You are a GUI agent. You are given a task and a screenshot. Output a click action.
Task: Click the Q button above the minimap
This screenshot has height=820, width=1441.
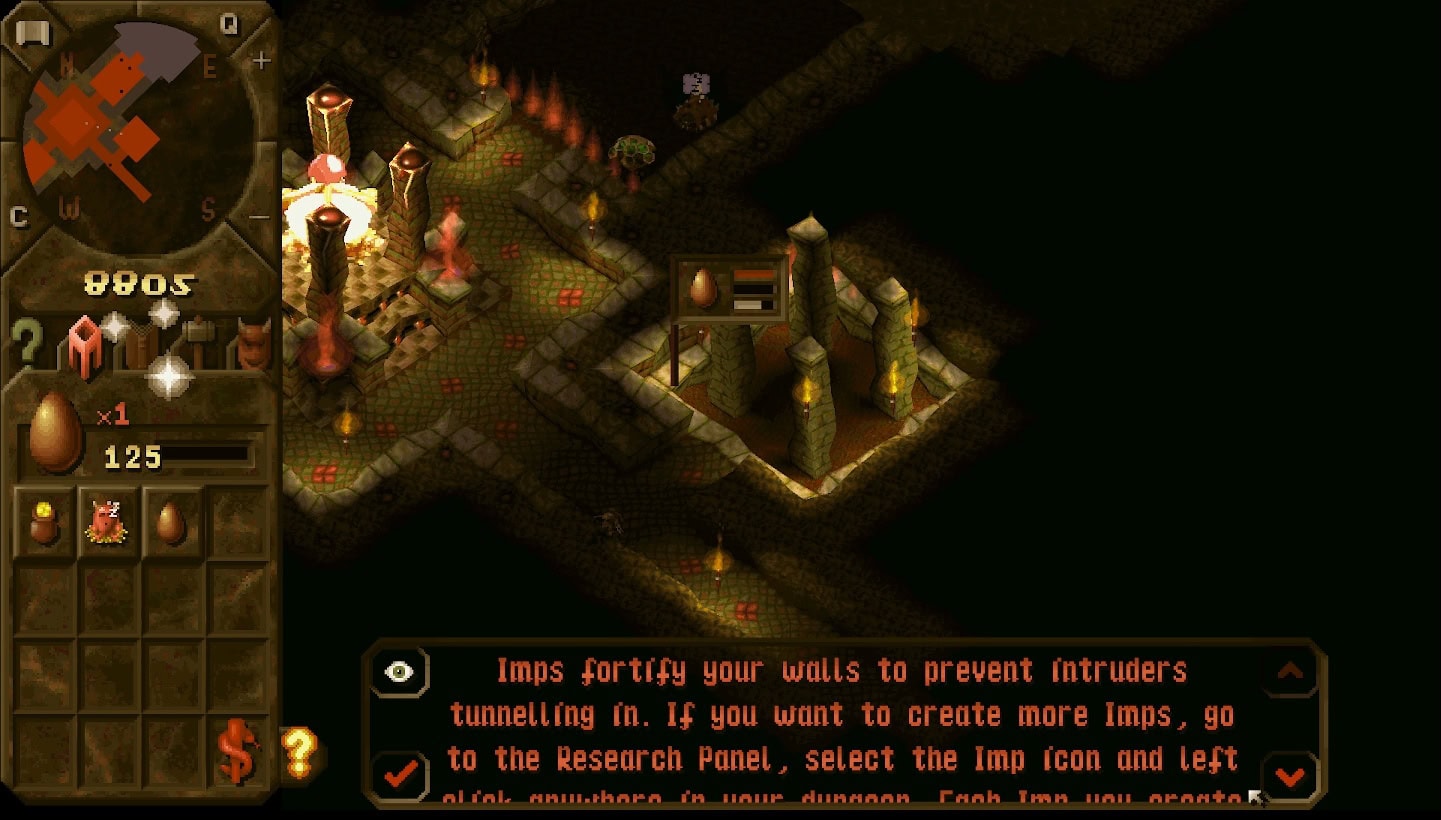pos(229,24)
